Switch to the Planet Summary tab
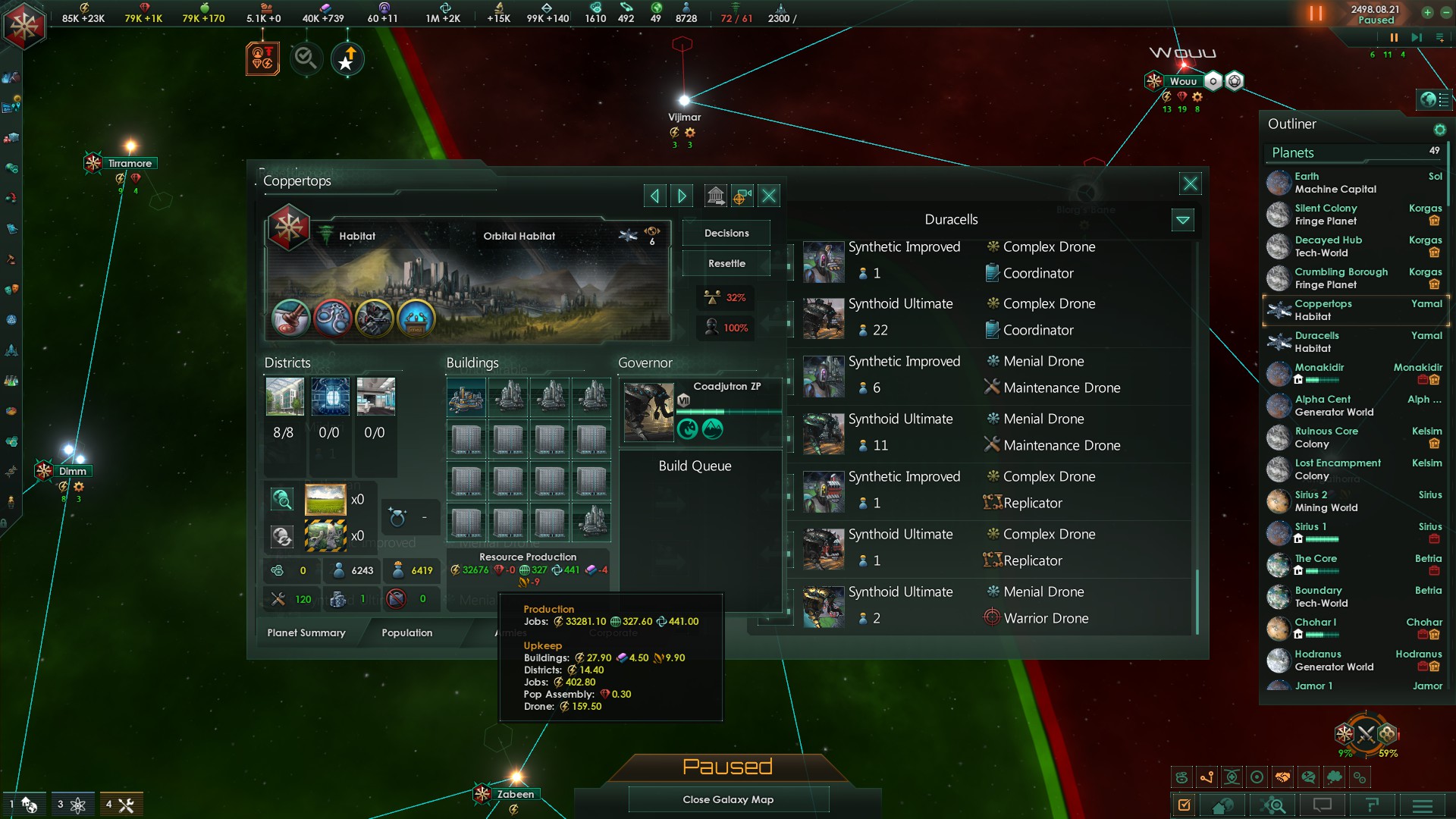Viewport: 1456px width, 819px height. (x=306, y=632)
